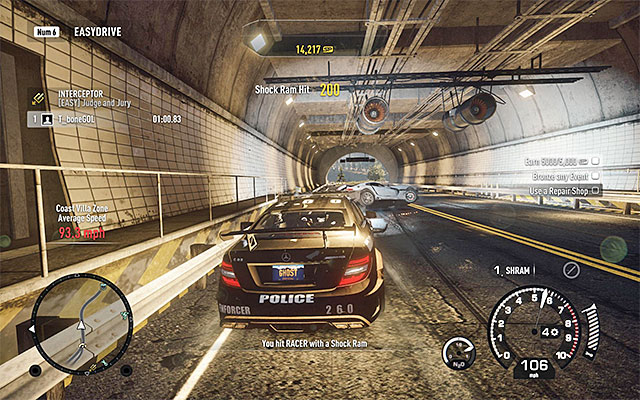Click the empty pursuit tech slot icon
This screenshot has width=640, height=400.
(571, 270)
